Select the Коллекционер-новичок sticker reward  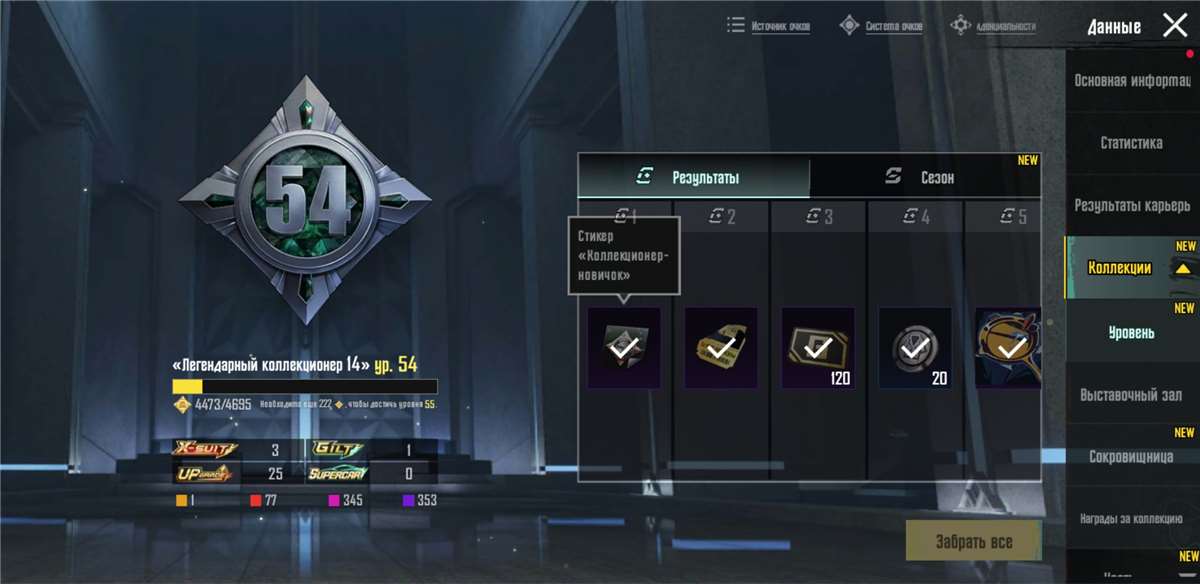[624, 348]
